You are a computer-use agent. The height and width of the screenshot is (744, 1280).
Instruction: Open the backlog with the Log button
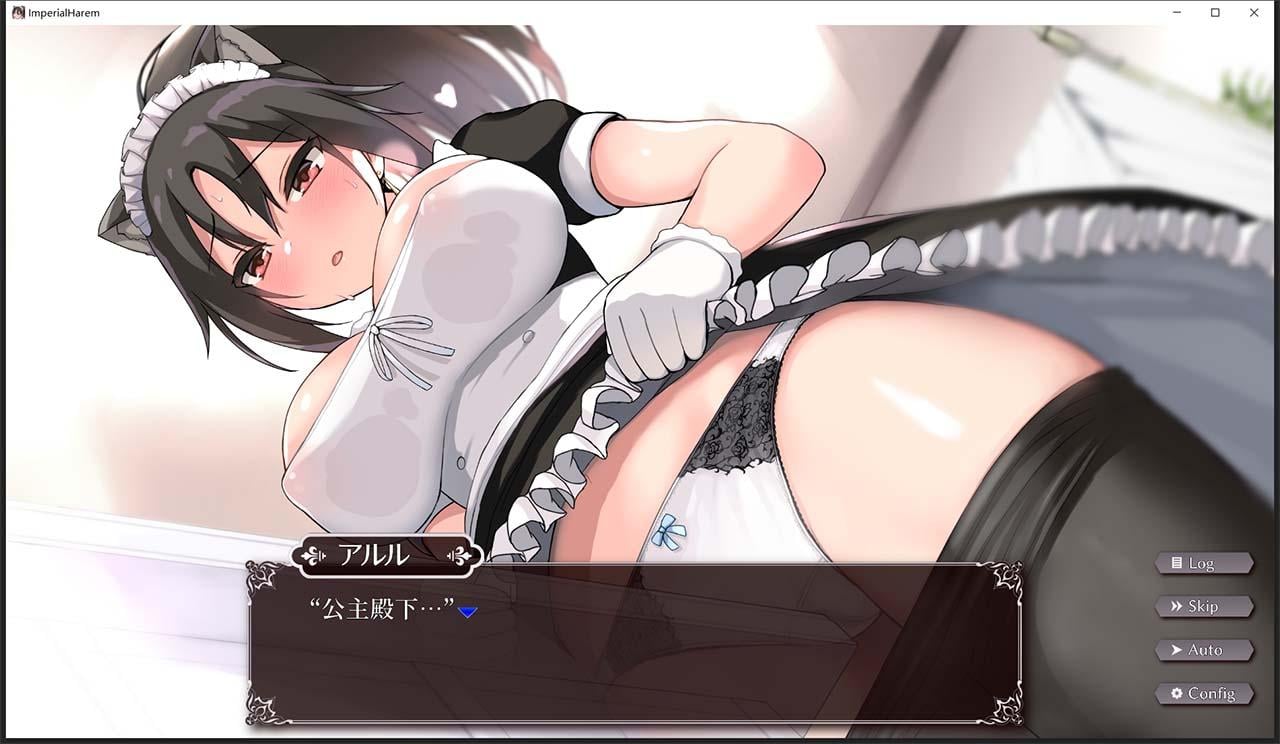point(1204,562)
